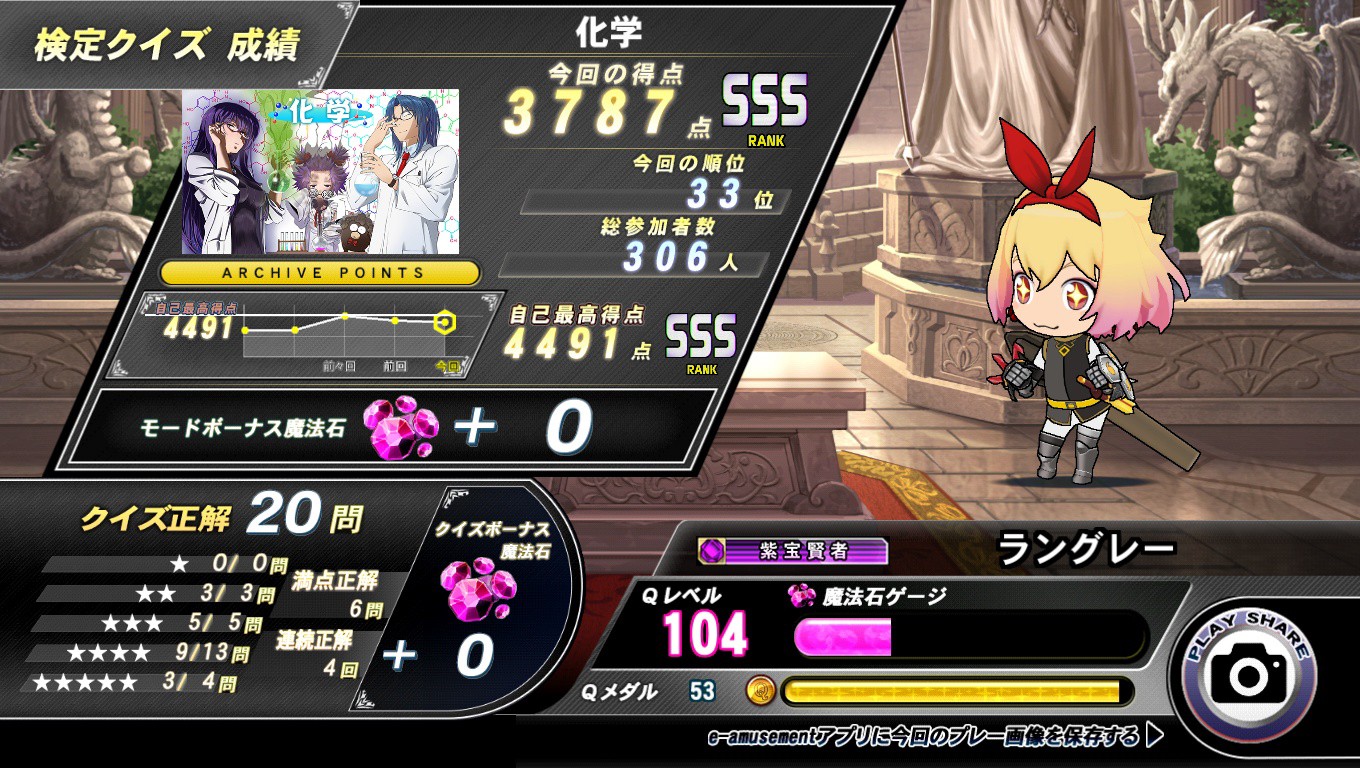Save play image to e-amusement app
Viewport: 1360px width, 768px height.
click(934, 738)
